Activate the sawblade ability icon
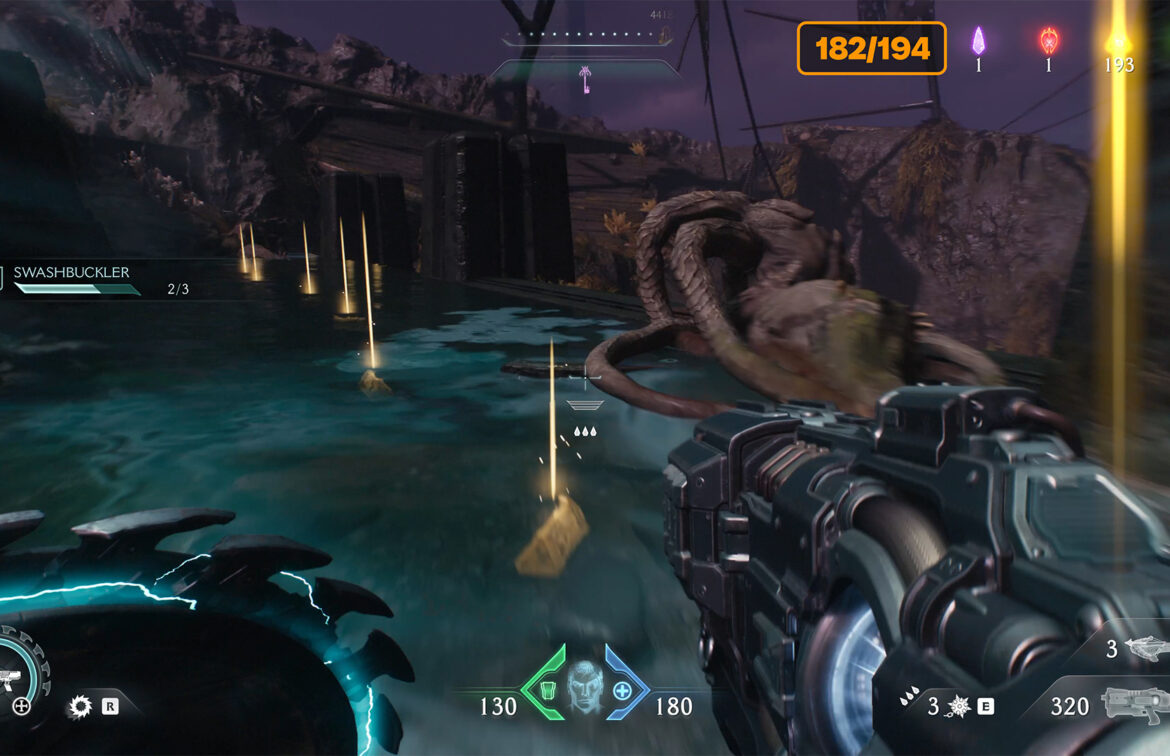Image resolution: width=1170 pixels, height=756 pixels. [79, 707]
